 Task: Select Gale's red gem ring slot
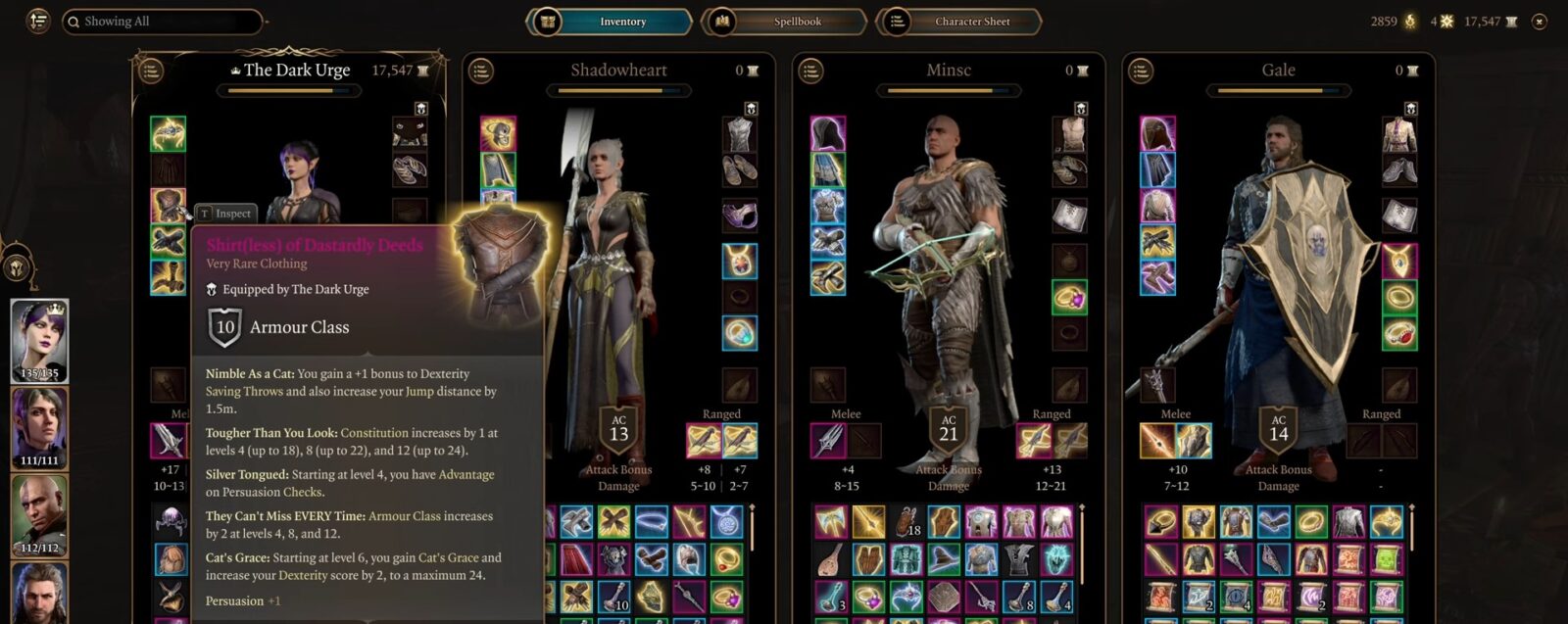(1399, 333)
